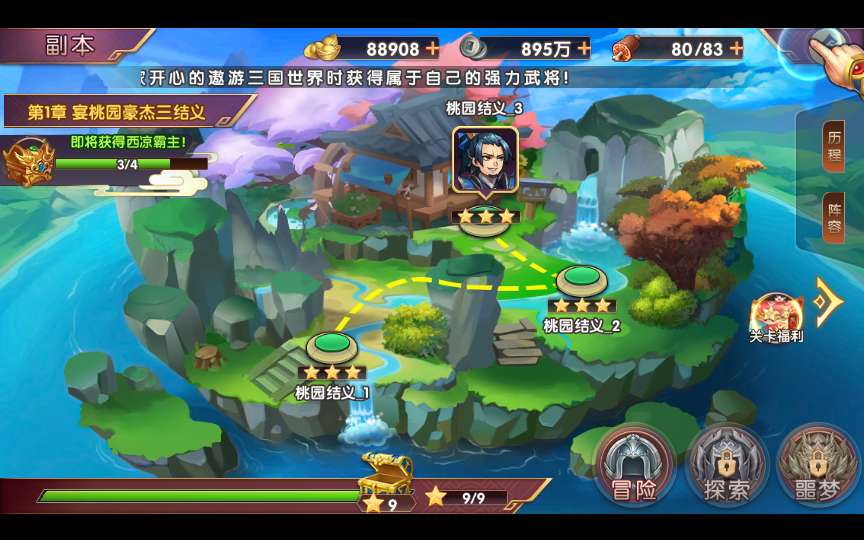Viewport: 864px width, 540px height.
Task: Add silver coins using the plus button
Action: point(583,48)
